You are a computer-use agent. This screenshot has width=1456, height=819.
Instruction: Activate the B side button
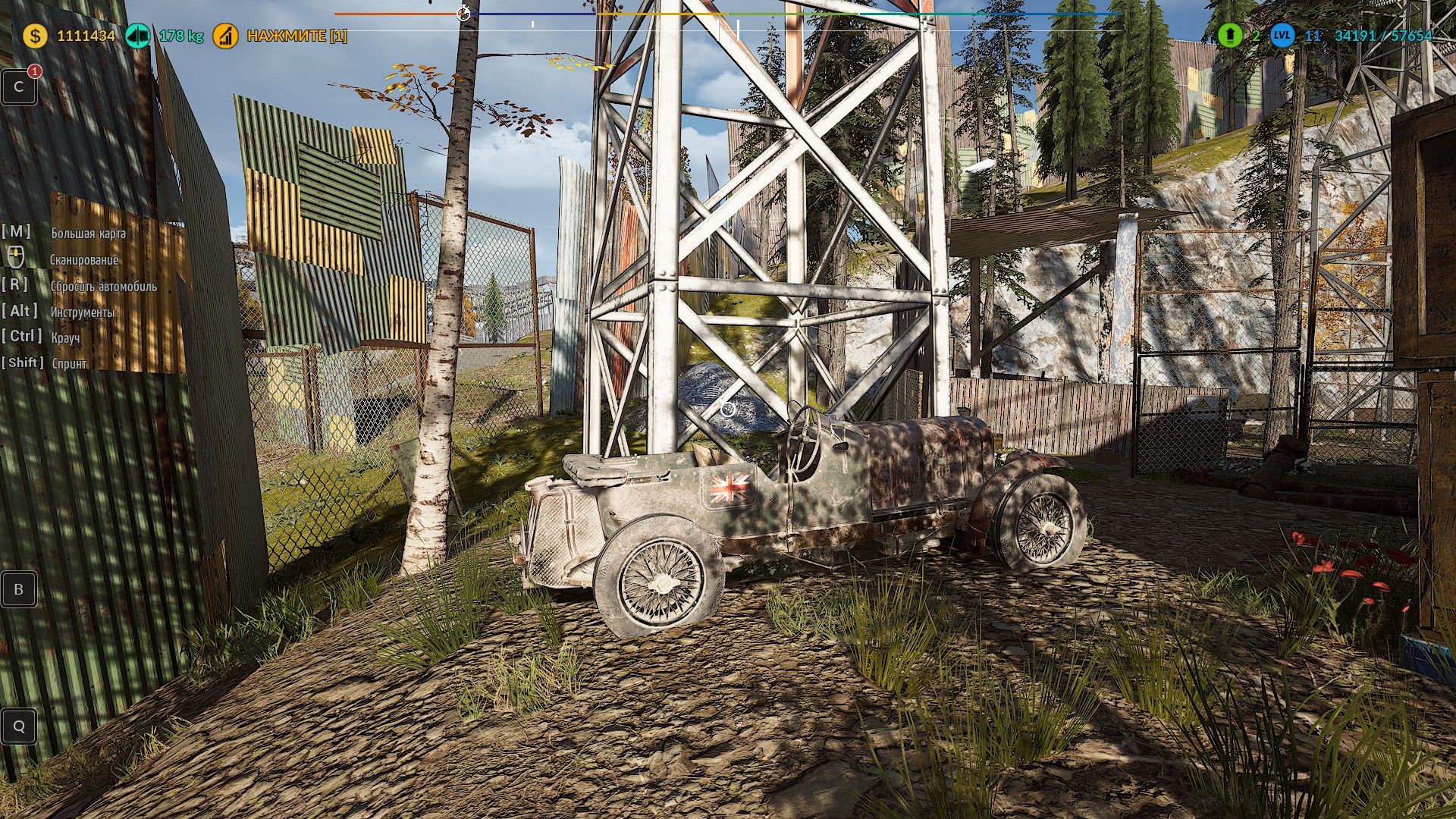[x=19, y=589]
